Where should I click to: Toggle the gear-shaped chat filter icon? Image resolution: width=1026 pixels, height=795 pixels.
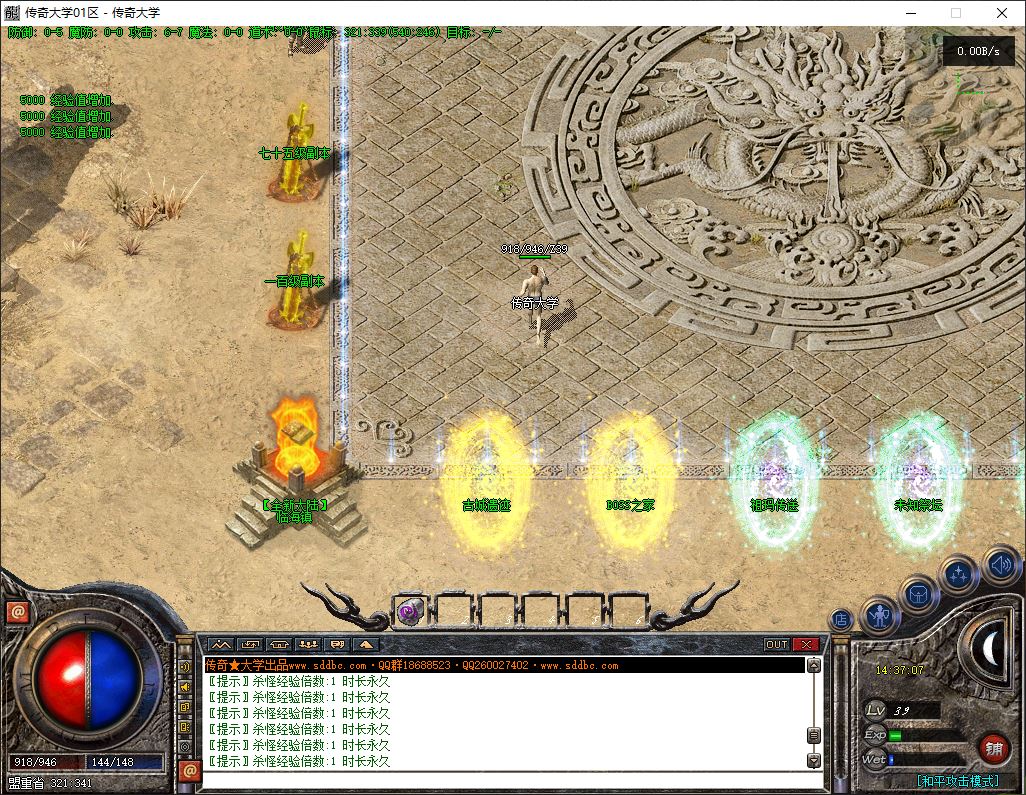pyautogui.click(x=185, y=746)
